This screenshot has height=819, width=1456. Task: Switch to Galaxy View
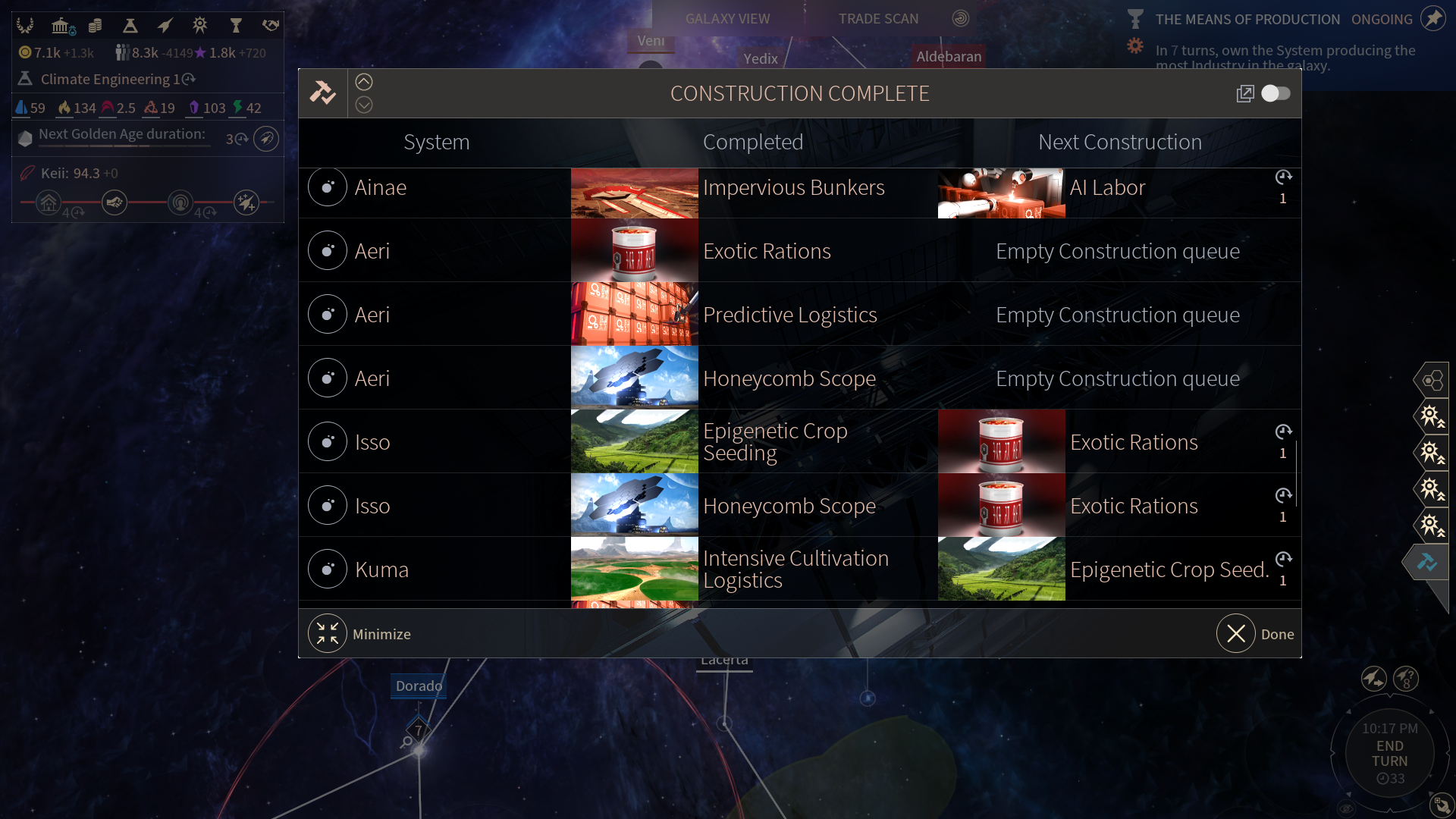click(x=727, y=19)
